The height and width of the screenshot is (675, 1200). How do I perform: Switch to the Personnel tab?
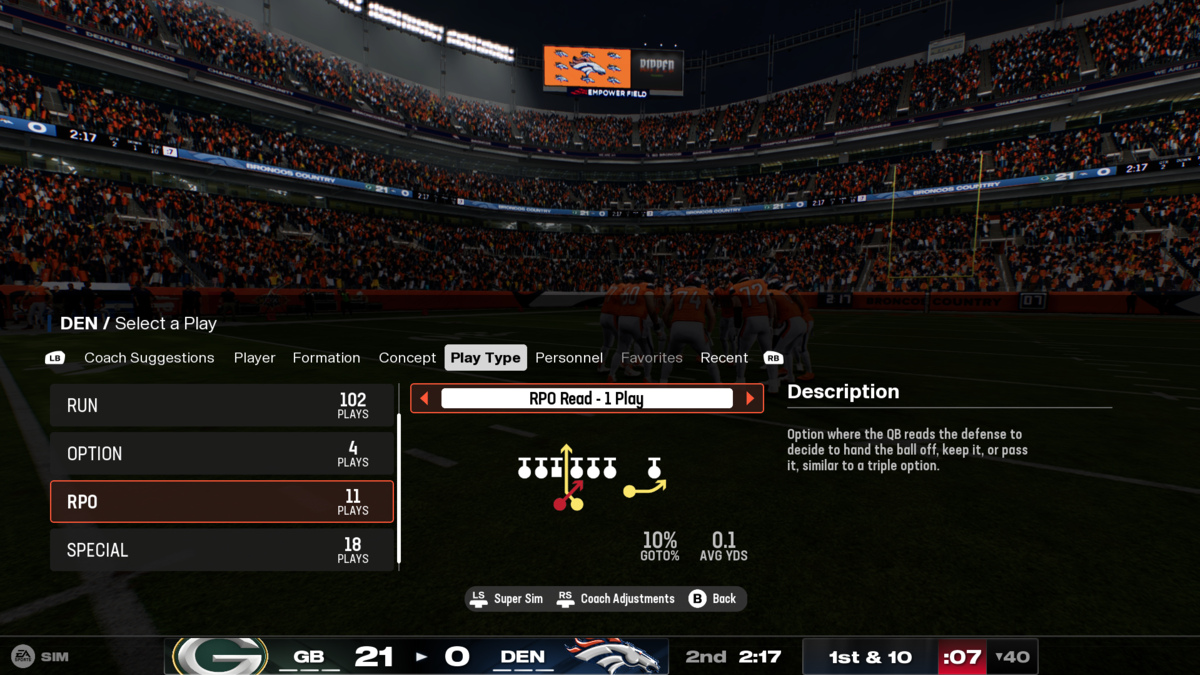[569, 358]
